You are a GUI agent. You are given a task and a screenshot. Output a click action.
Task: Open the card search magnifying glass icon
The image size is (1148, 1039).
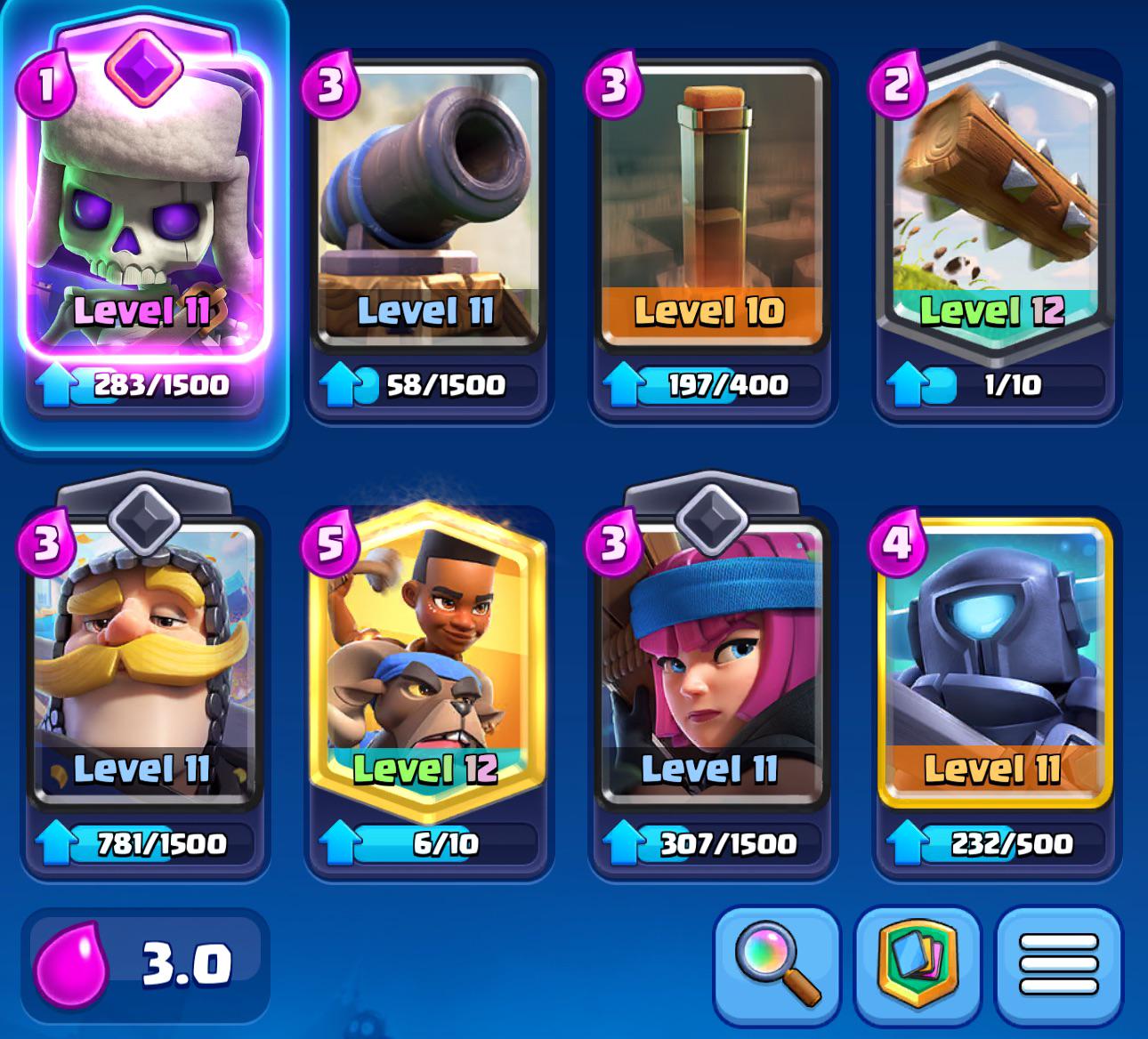(772, 972)
